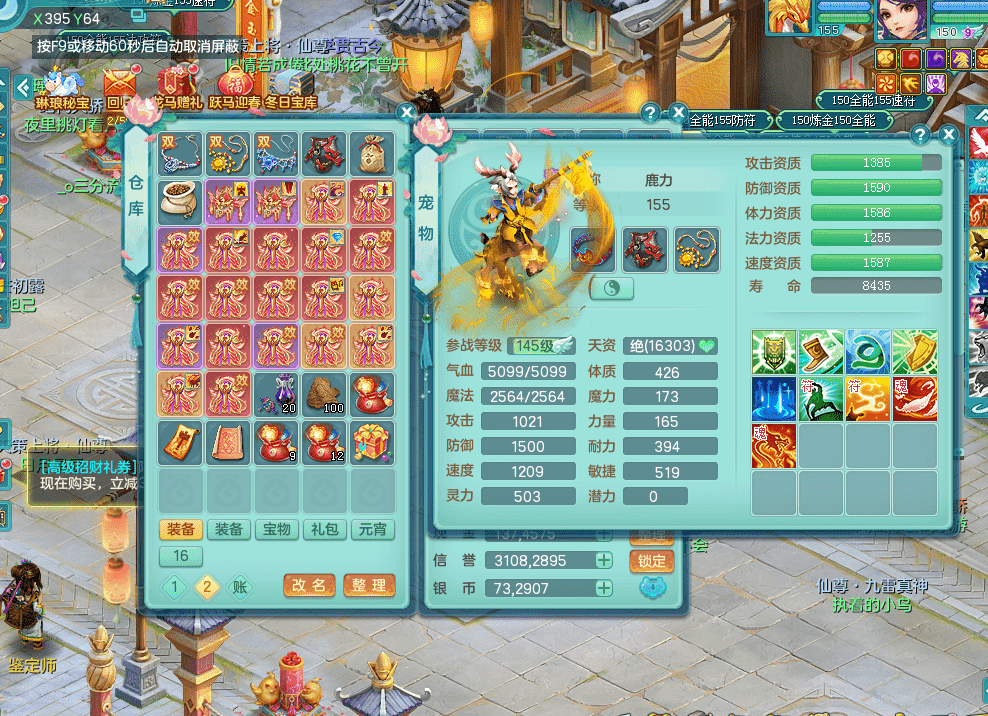Select the purple potion stack of 20
The image size is (988, 716).
point(277,394)
